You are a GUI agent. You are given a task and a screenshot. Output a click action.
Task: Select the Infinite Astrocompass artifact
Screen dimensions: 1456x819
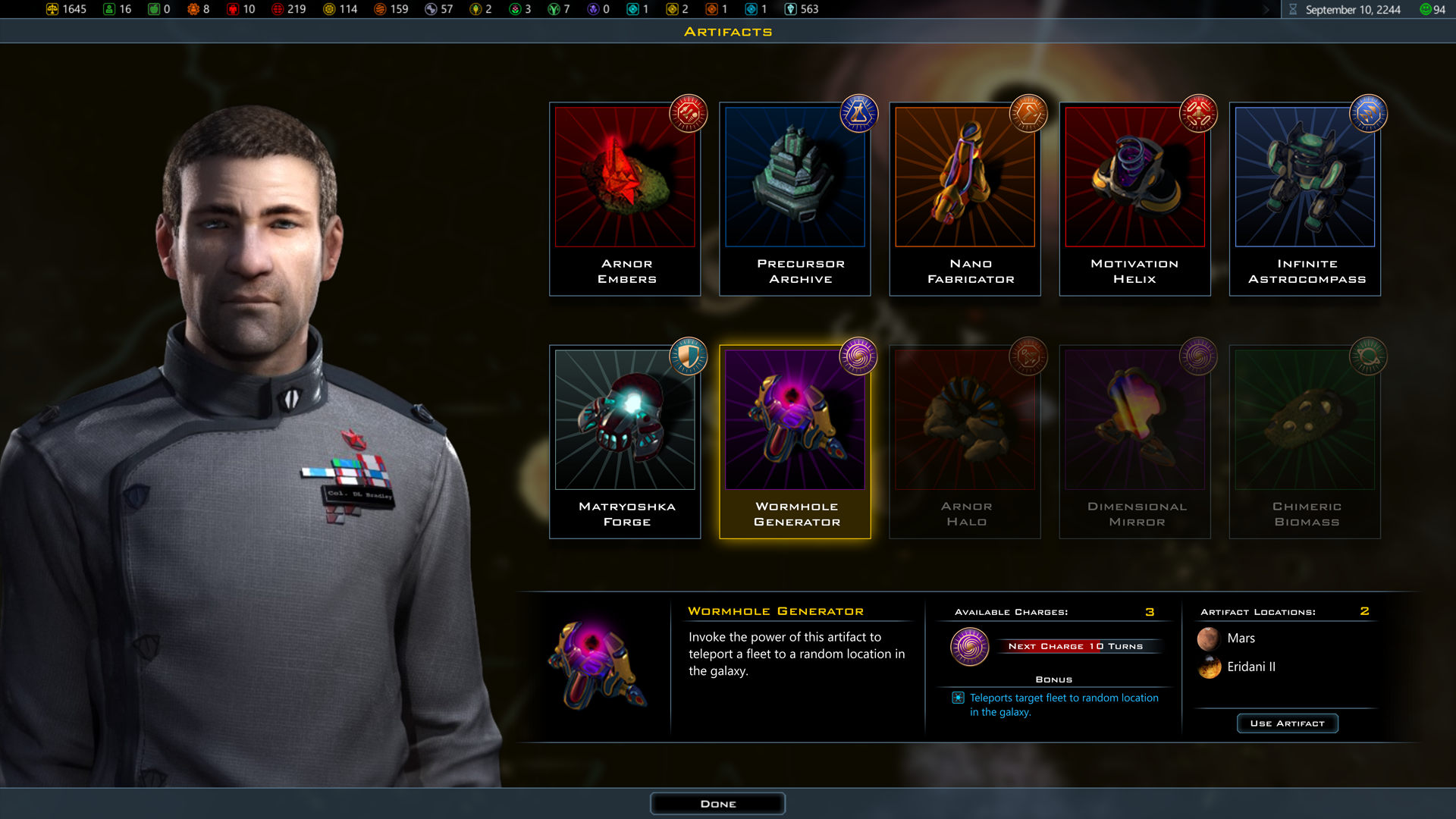[x=1304, y=199]
